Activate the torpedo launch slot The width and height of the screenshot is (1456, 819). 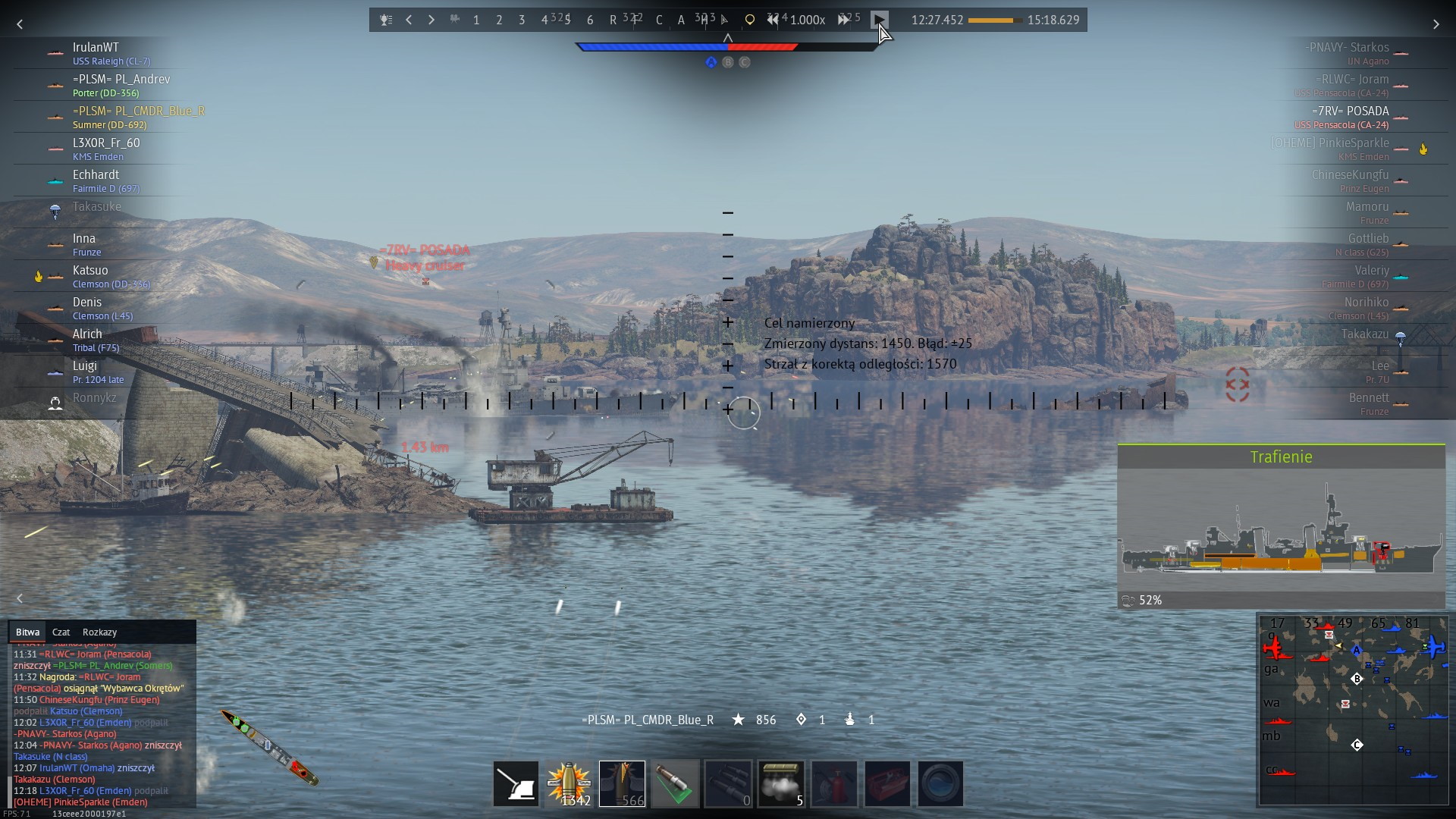click(728, 783)
